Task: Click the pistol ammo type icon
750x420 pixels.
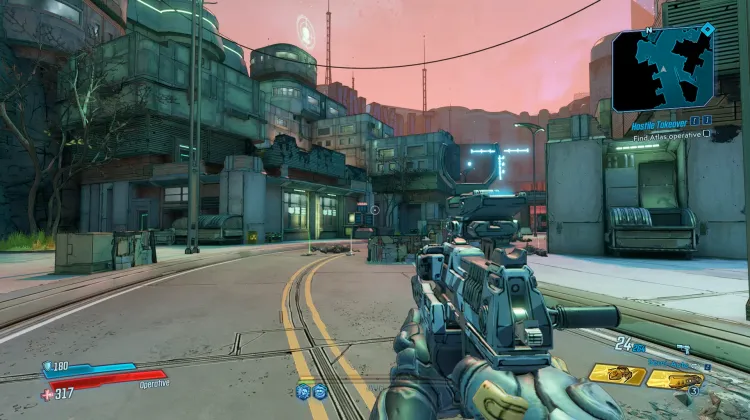Action: point(685,346)
